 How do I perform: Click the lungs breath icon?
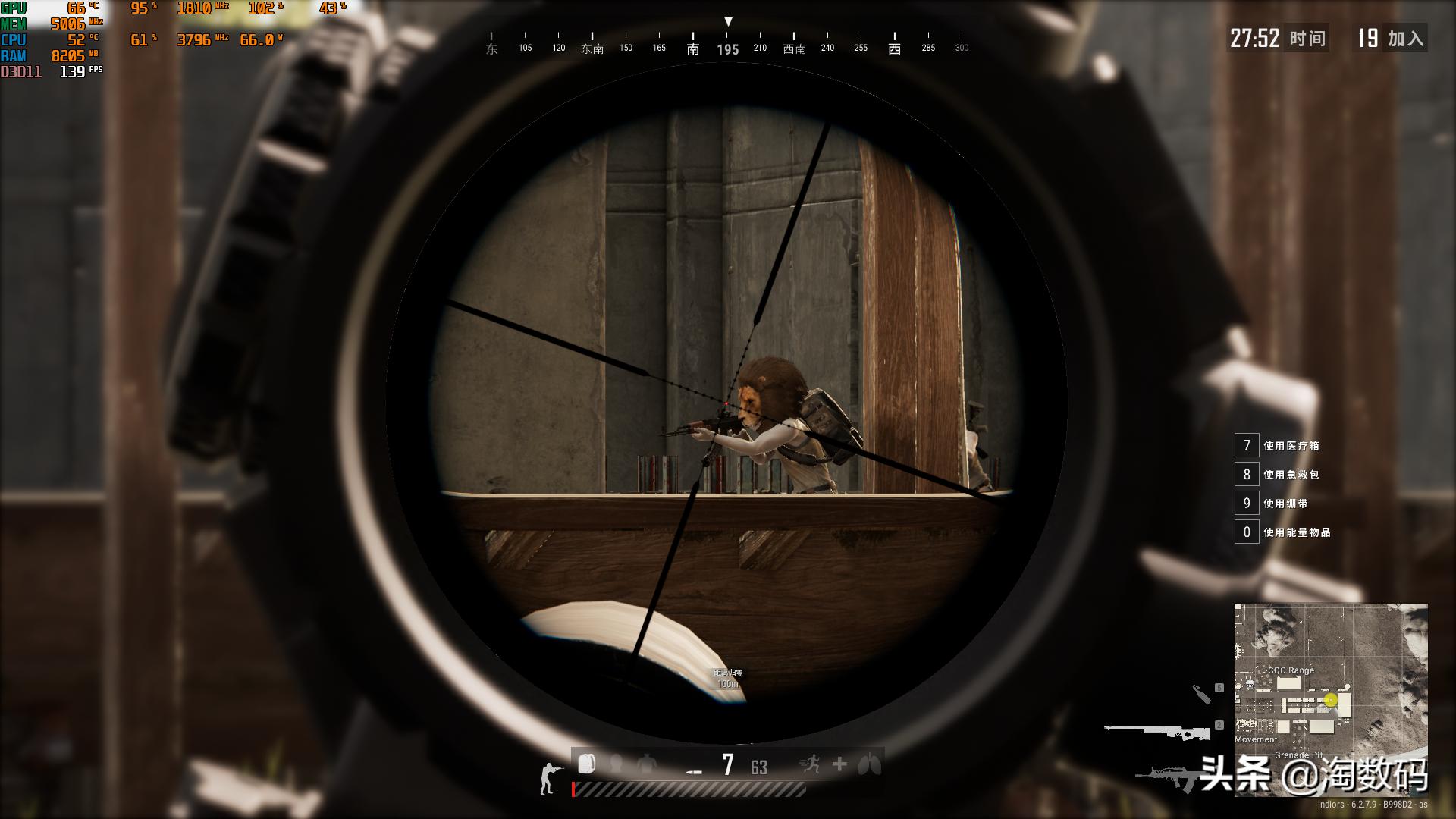point(869,764)
